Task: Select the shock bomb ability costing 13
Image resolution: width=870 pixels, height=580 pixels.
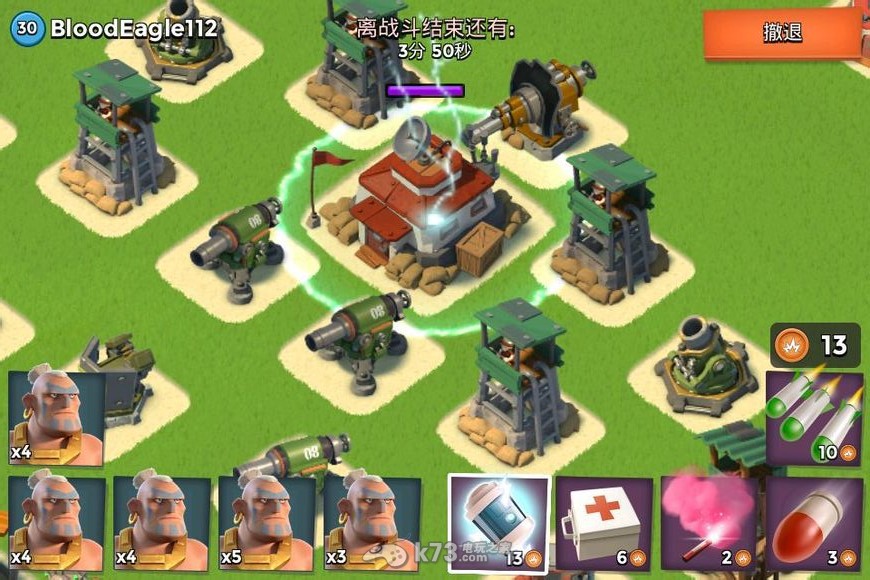Action: (498, 523)
